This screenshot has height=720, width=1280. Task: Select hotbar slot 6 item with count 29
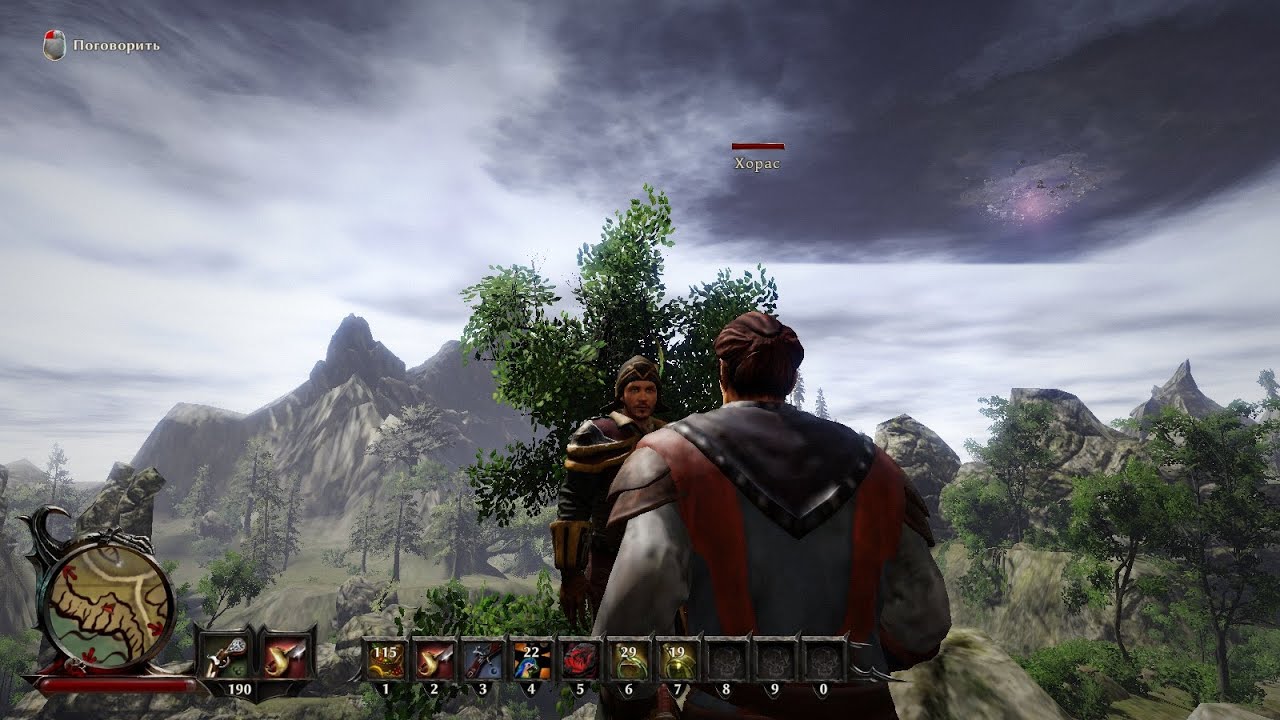click(630, 660)
